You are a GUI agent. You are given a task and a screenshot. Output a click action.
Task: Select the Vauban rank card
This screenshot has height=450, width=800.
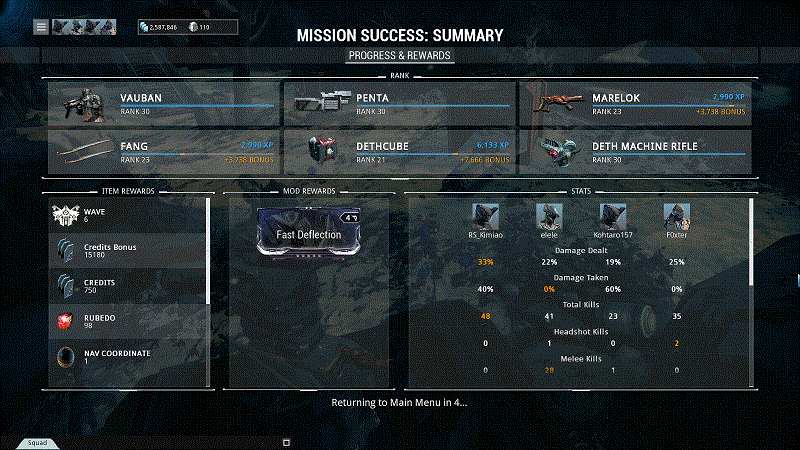point(163,104)
